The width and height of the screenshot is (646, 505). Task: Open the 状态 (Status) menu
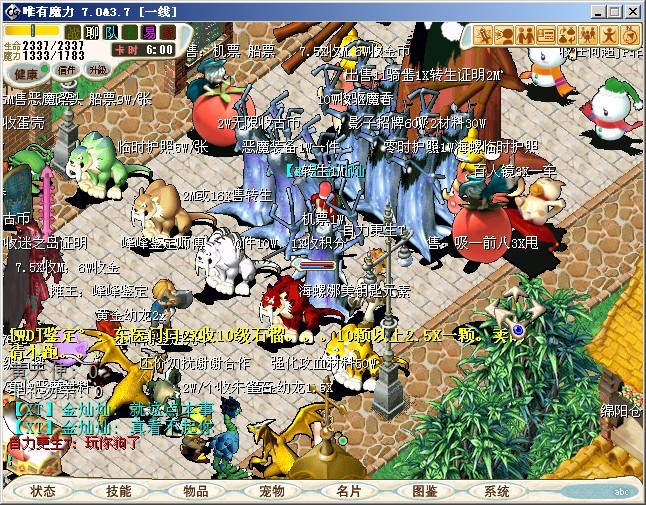[x=43, y=491]
